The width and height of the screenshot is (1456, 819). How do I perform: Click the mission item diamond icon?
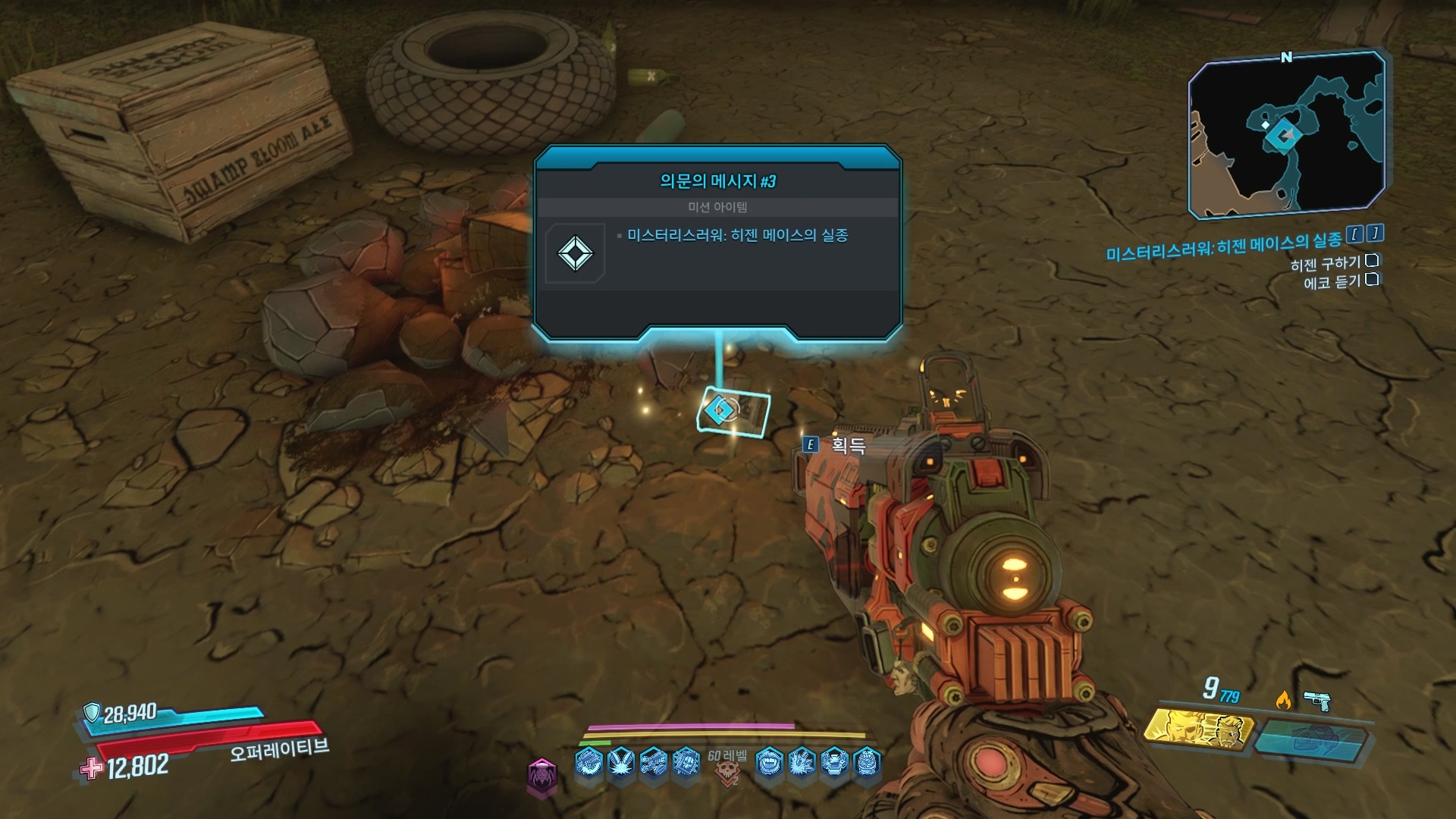pyautogui.click(x=575, y=253)
